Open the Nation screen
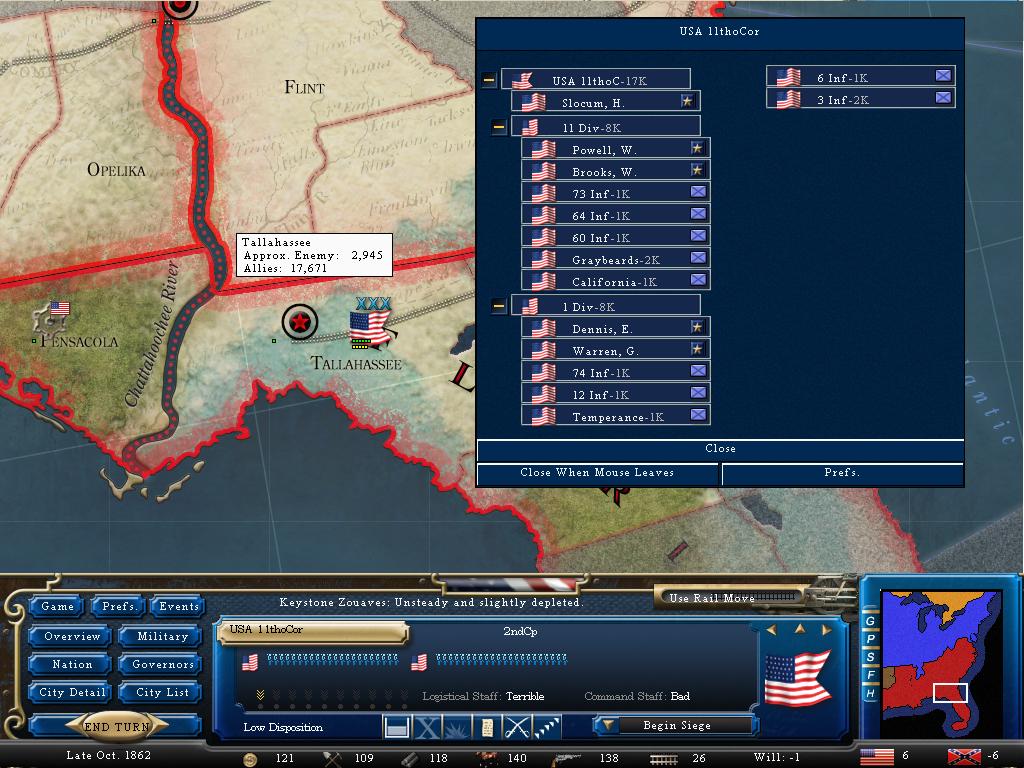This screenshot has height=768, width=1024. pos(72,664)
